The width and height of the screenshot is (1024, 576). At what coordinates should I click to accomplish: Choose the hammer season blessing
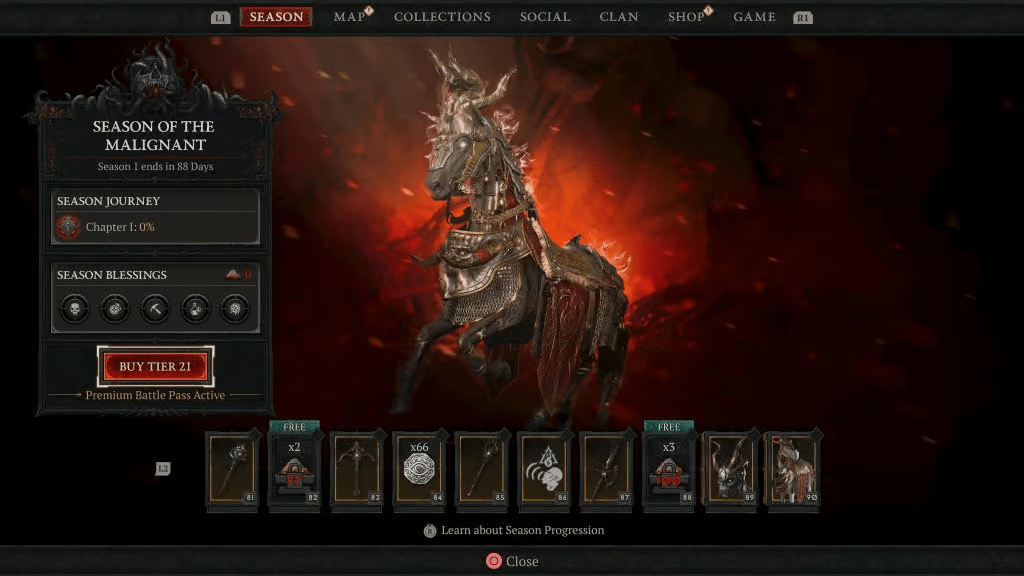click(x=155, y=308)
